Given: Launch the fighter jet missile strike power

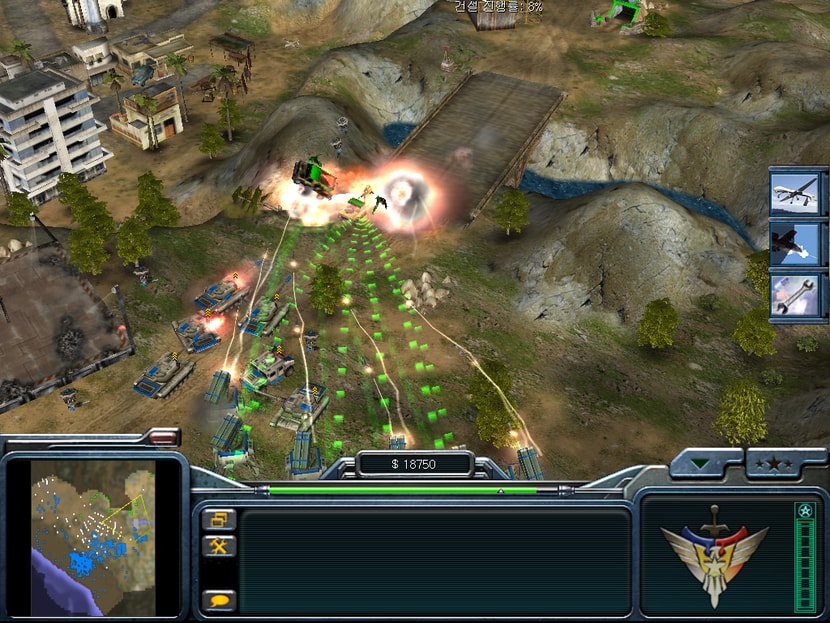Looking at the screenshot, I should click(796, 245).
